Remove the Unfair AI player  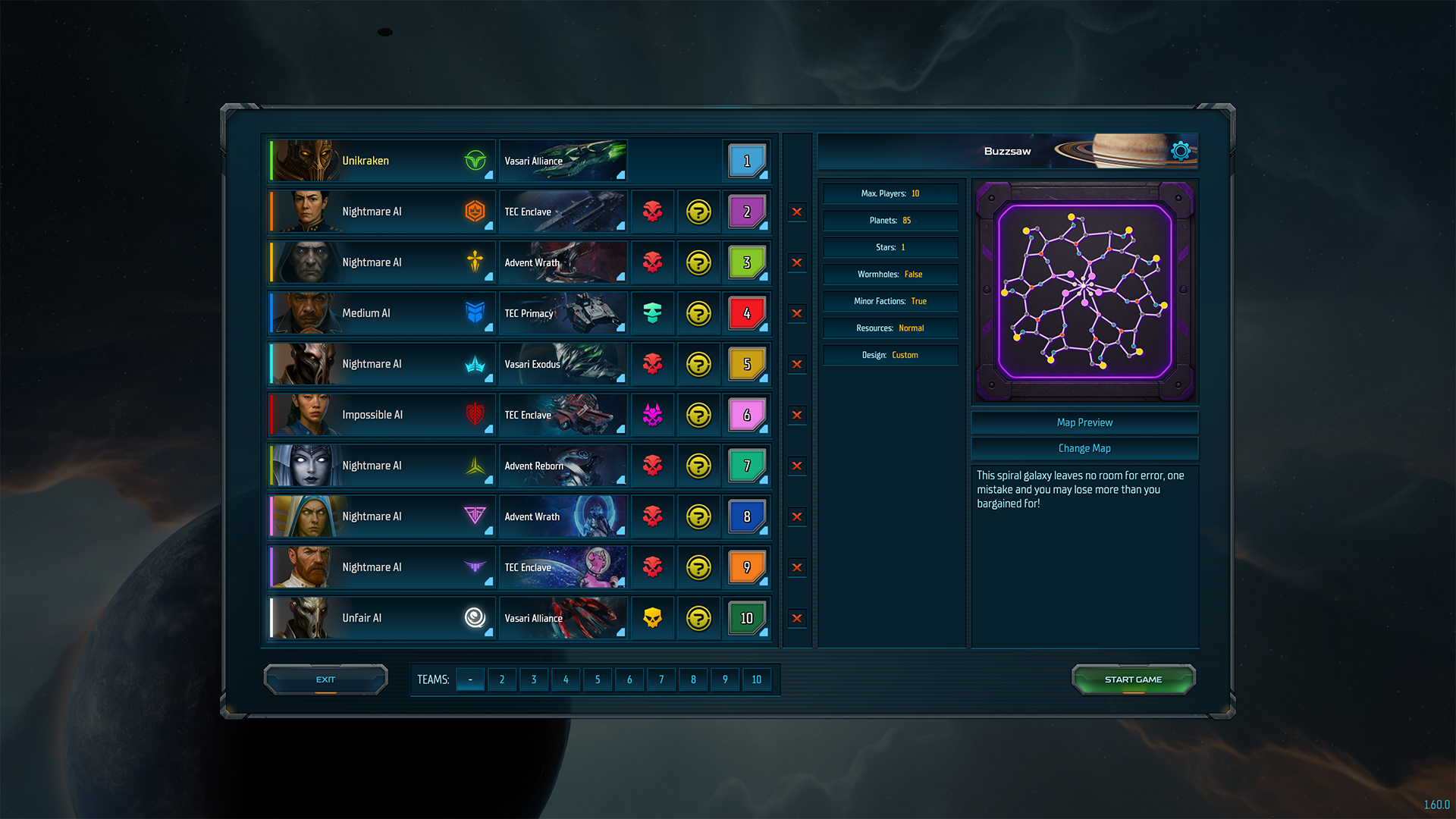click(797, 618)
